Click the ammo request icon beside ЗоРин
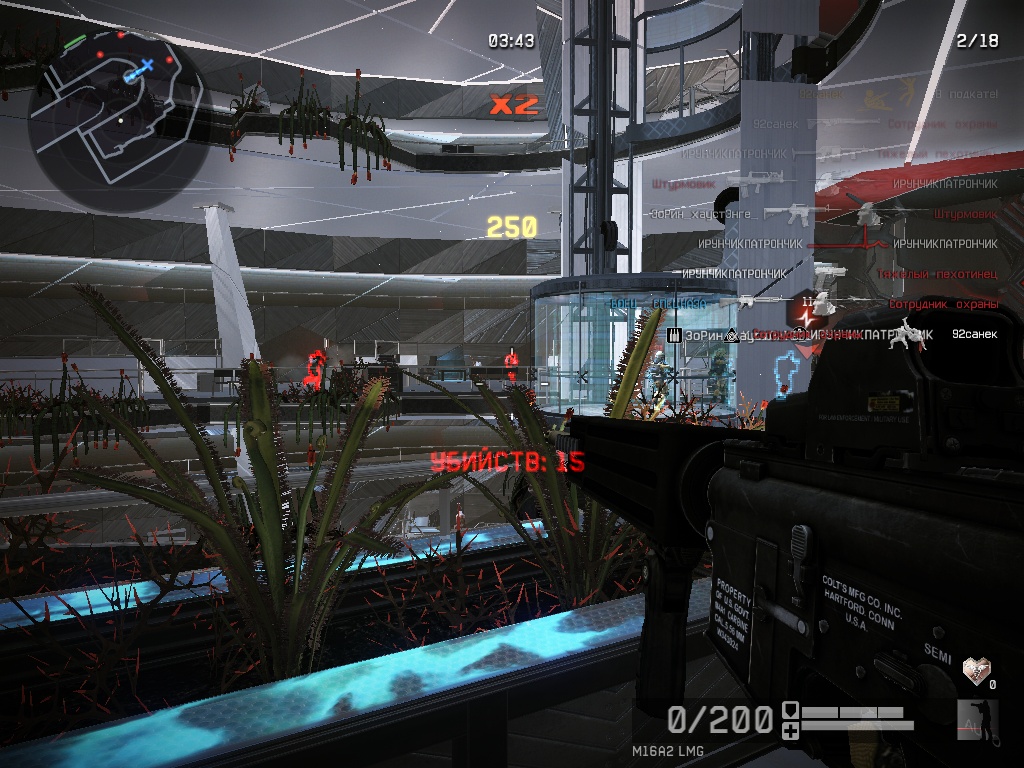1024x768 pixels. tap(674, 335)
